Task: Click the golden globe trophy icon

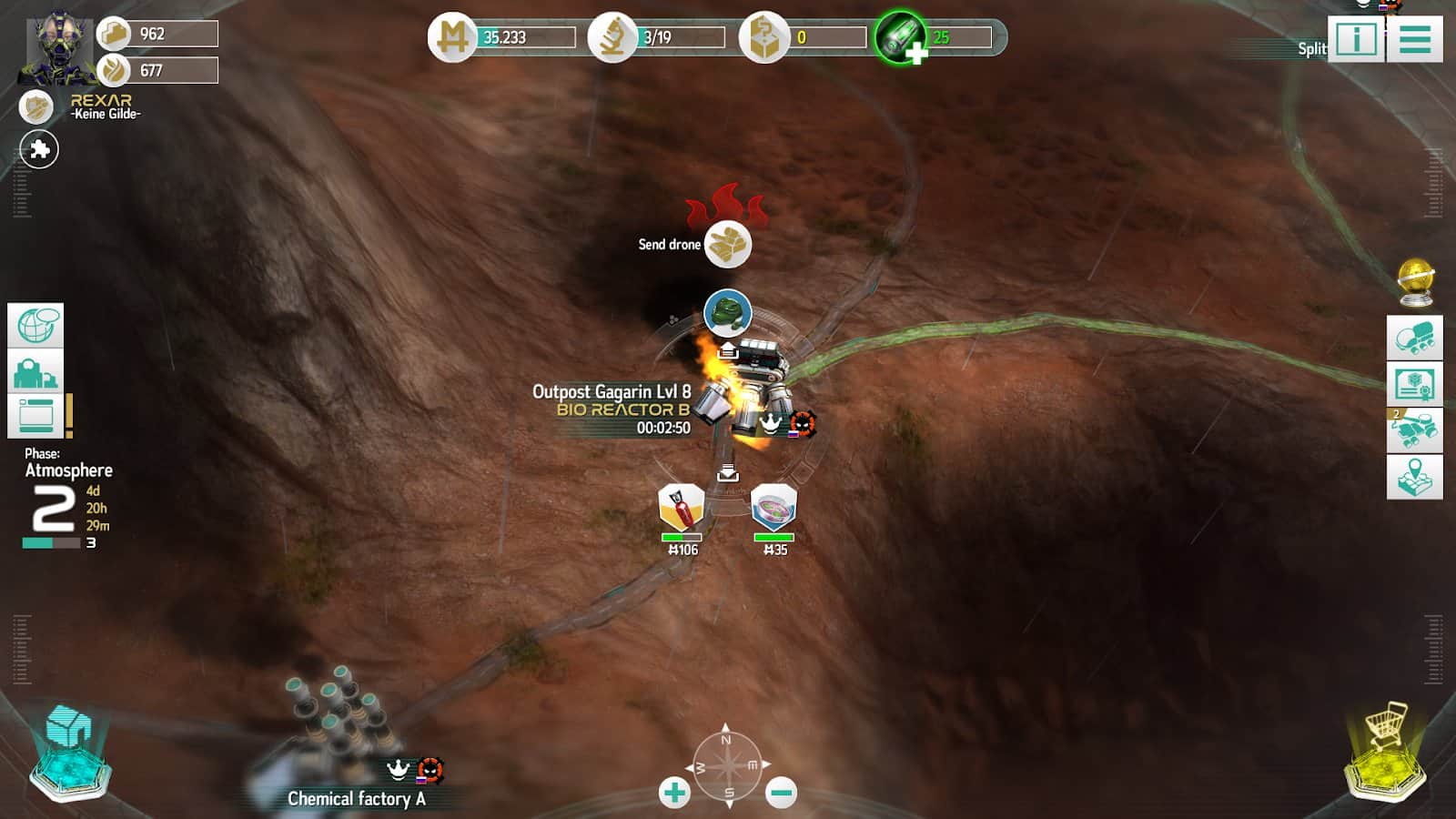Action: click(1415, 282)
